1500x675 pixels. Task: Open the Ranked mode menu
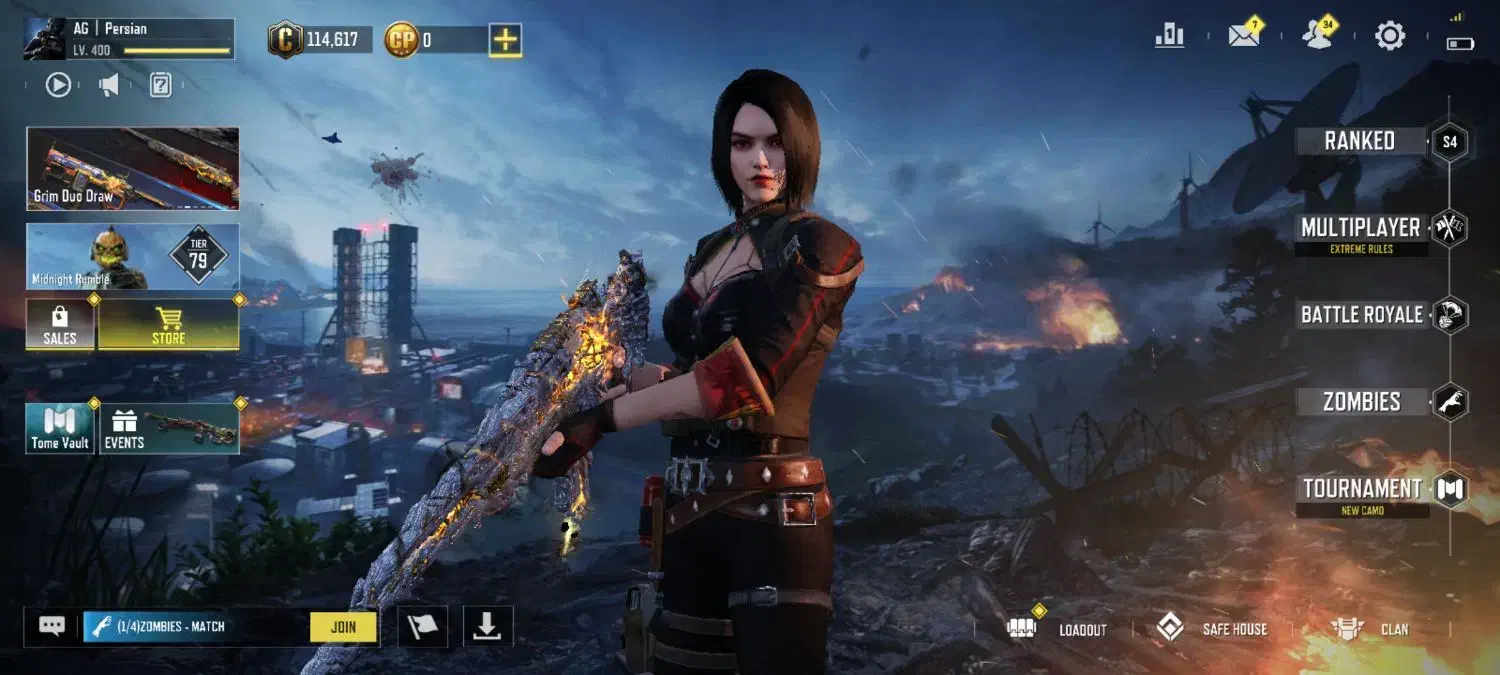(1360, 141)
